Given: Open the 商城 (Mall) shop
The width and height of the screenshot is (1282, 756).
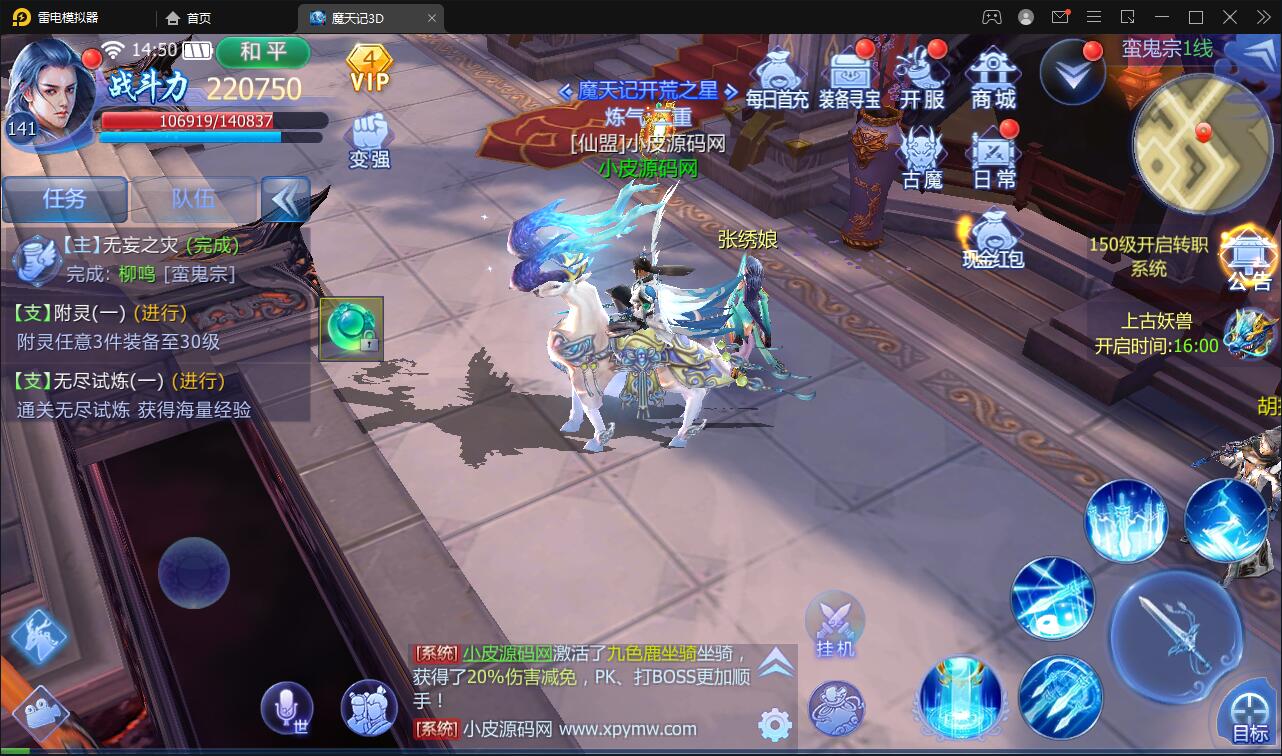Looking at the screenshot, I should [x=992, y=75].
